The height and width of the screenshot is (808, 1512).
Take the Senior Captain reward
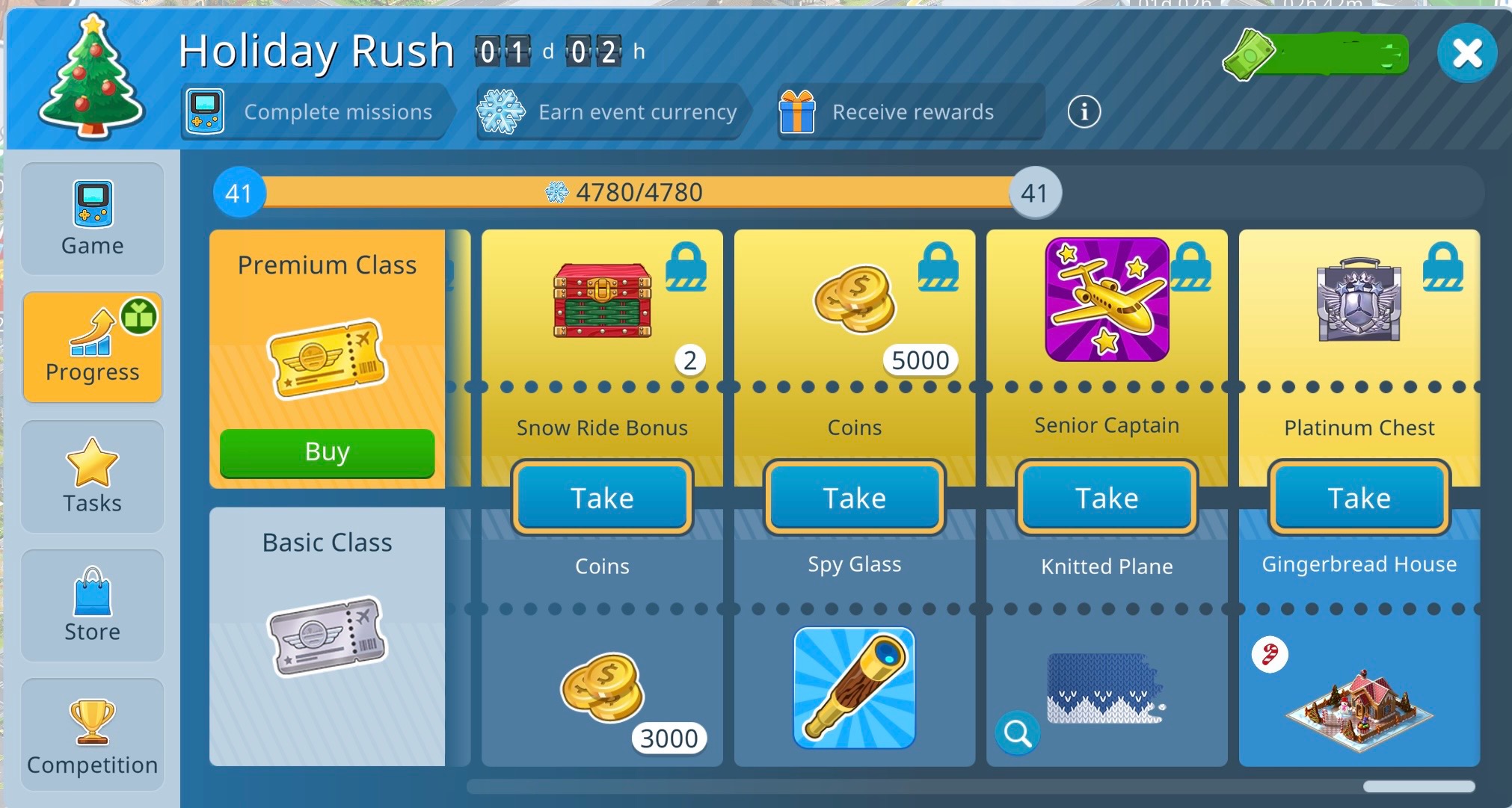(1107, 498)
